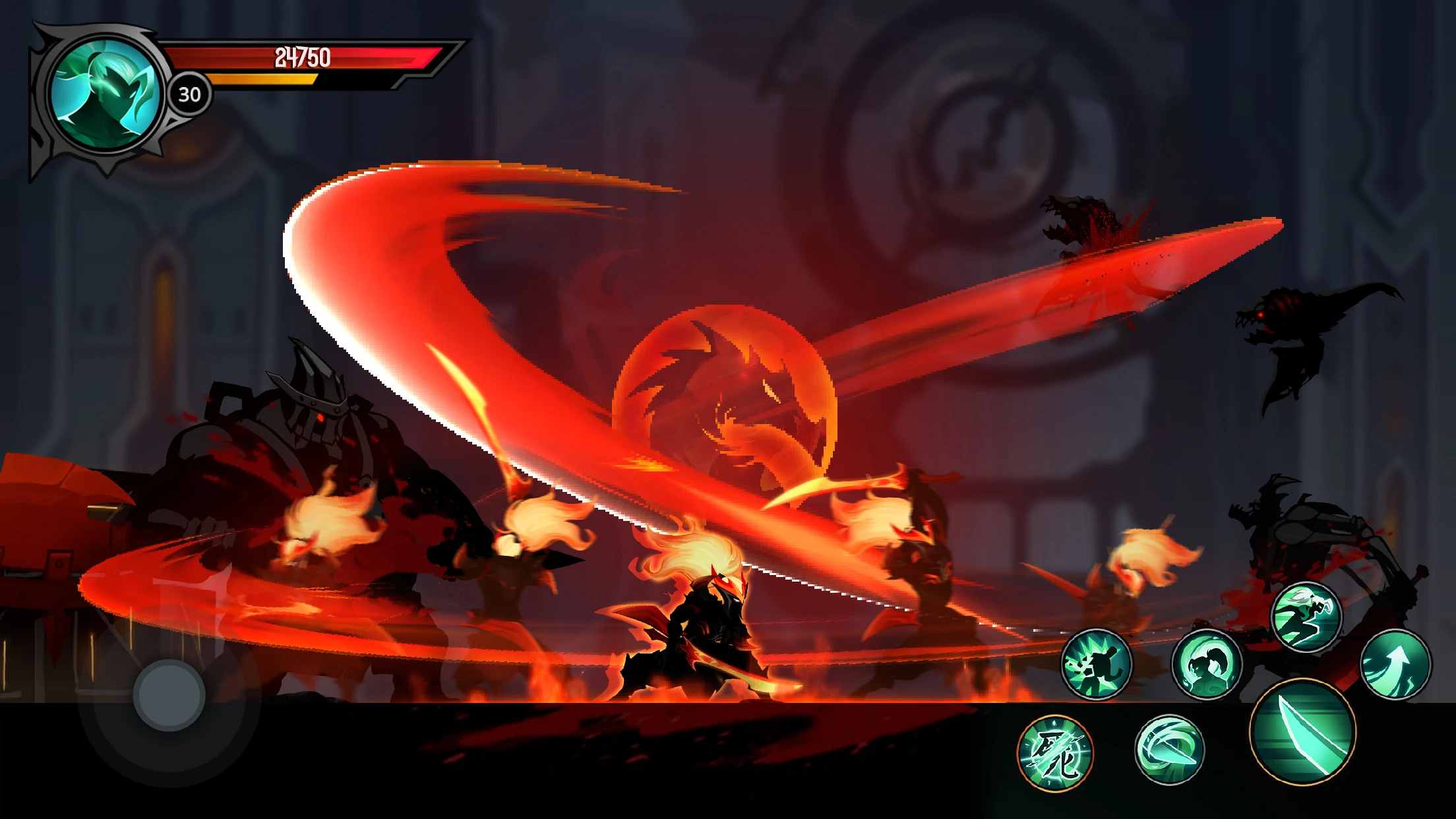The height and width of the screenshot is (819, 1456).
Task: Cast the death kanji ultimate skill
Action: [1055, 750]
